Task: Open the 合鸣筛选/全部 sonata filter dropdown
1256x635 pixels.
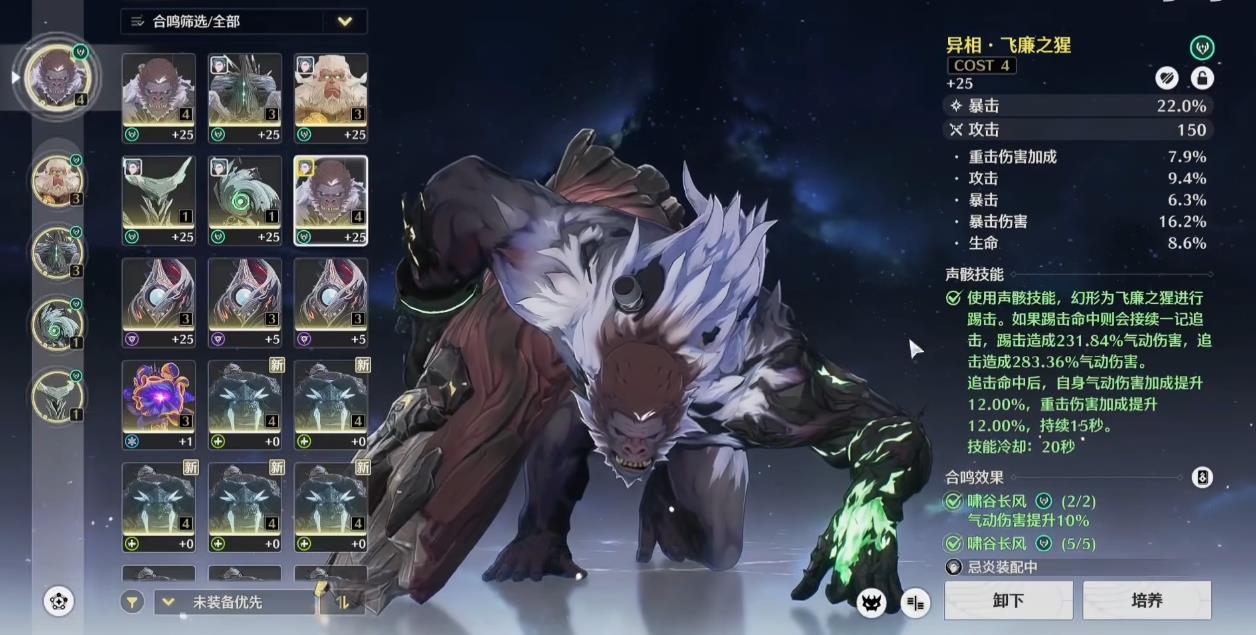Action: pos(244,21)
